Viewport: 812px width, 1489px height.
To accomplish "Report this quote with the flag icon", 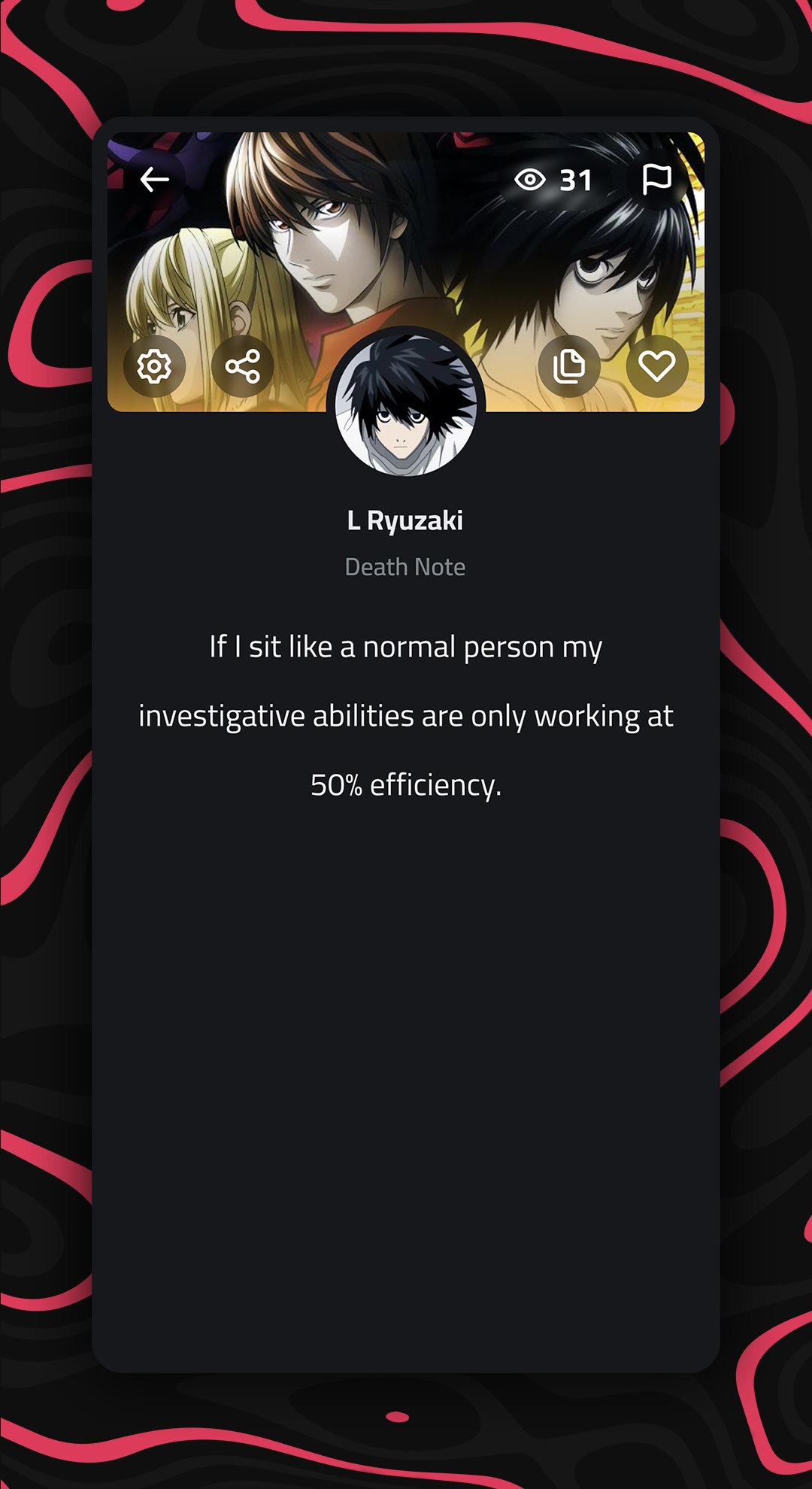I will [x=656, y=180].
